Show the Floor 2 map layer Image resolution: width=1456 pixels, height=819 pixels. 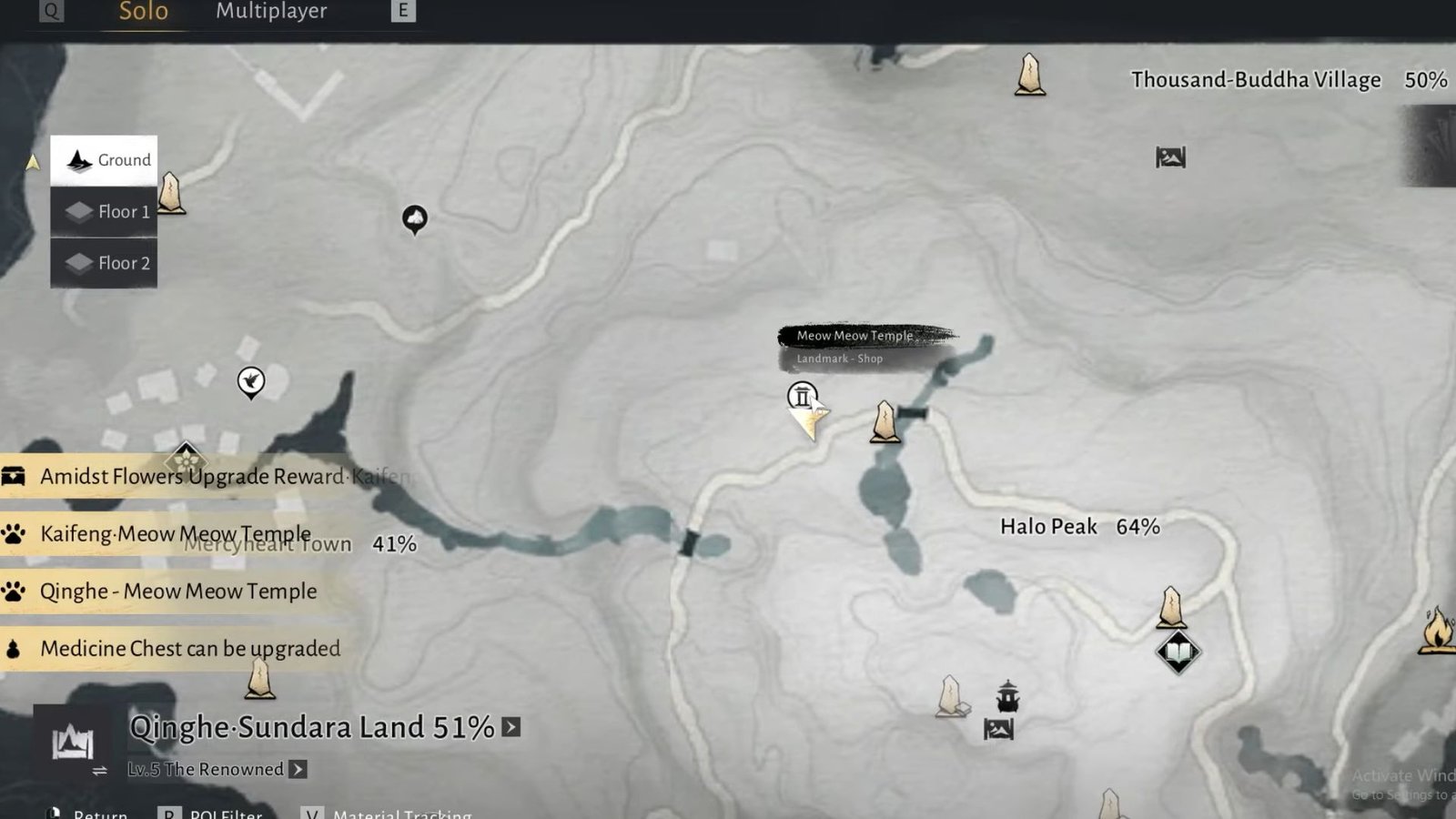coord(104,263)
